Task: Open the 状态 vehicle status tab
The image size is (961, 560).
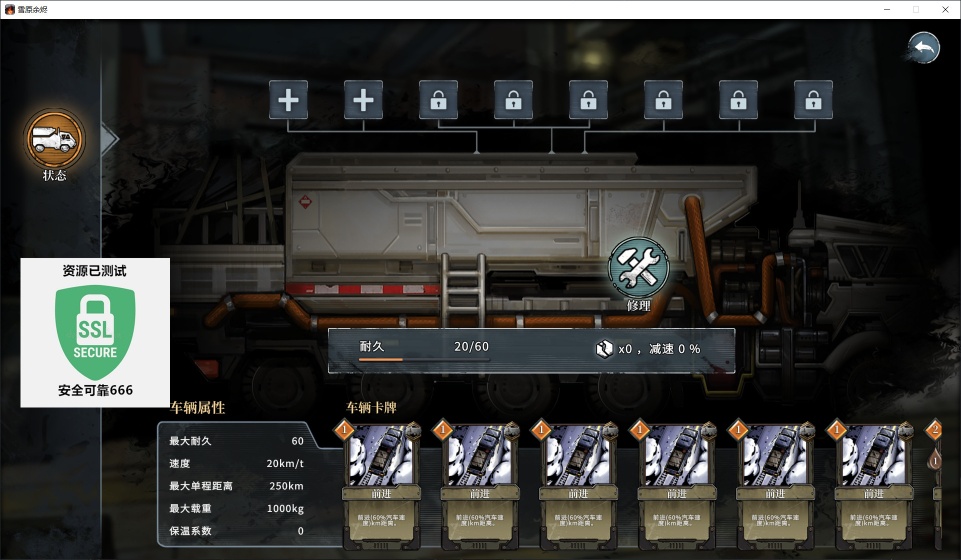Action: [55, 141]
